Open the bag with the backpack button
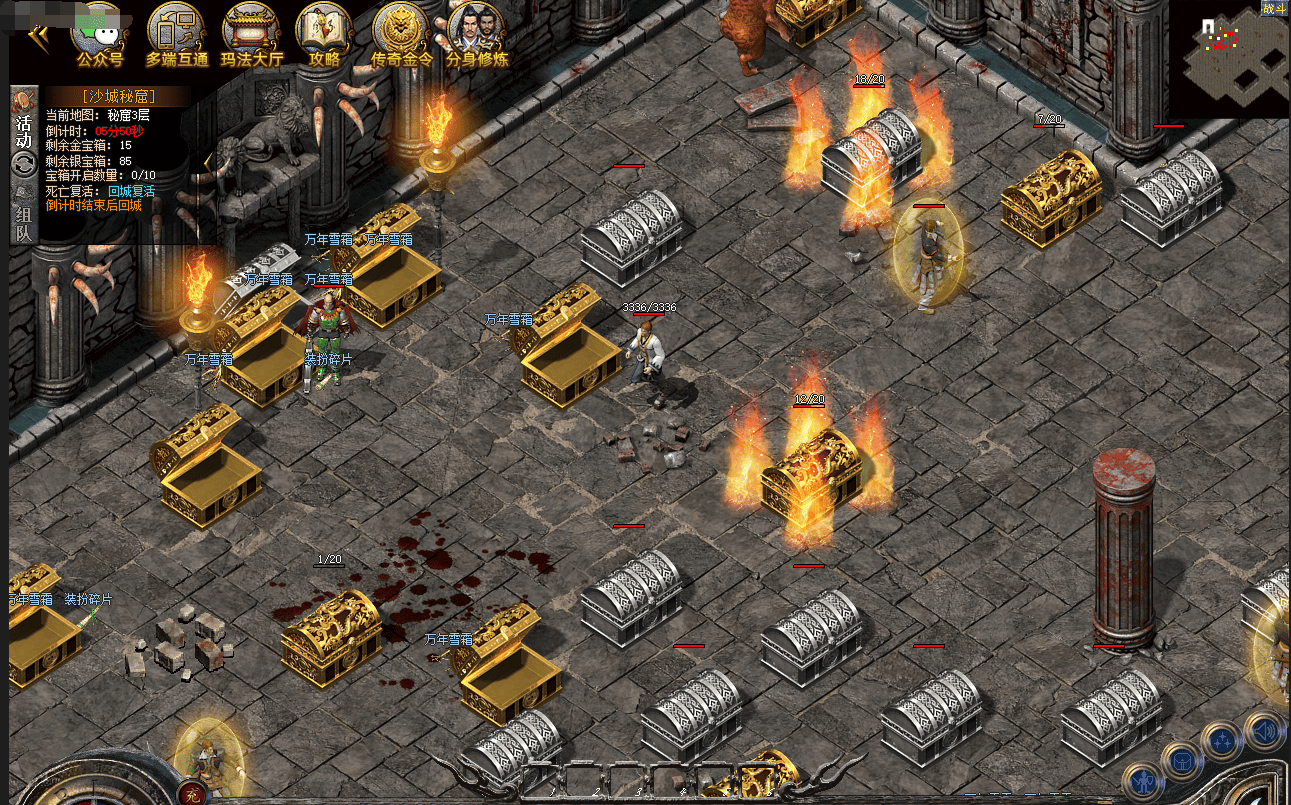Viewport: 1291px width, 805px height. pos(1181,759)
